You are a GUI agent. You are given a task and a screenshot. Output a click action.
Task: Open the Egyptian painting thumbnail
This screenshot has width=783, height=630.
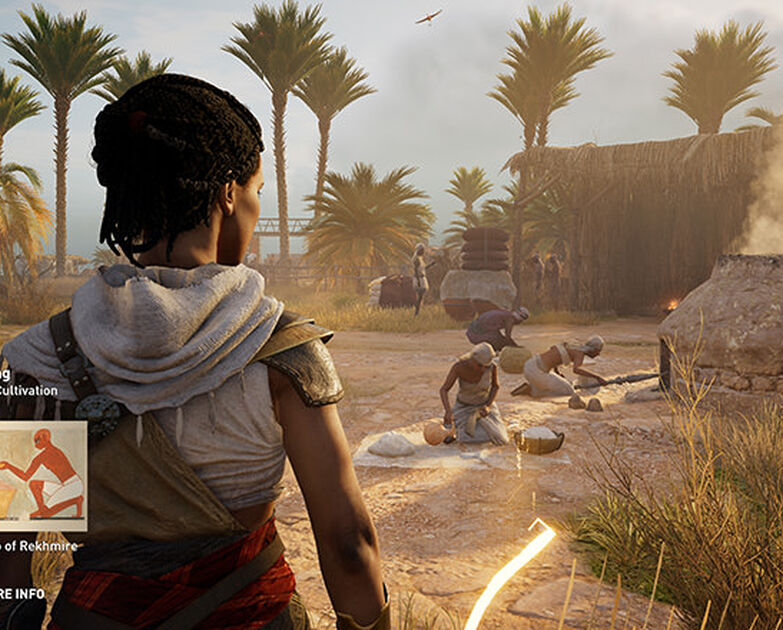pos(41,475)
